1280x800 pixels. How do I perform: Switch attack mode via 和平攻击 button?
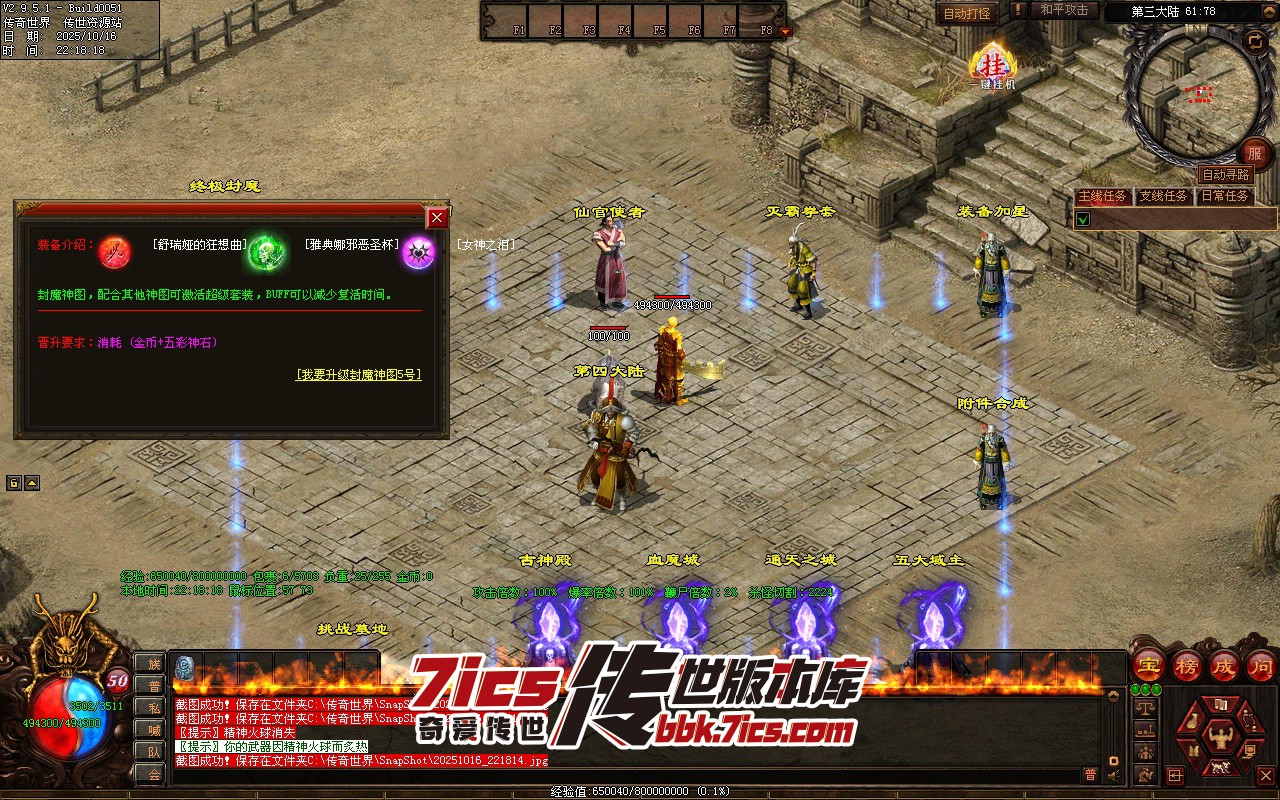1064,10
